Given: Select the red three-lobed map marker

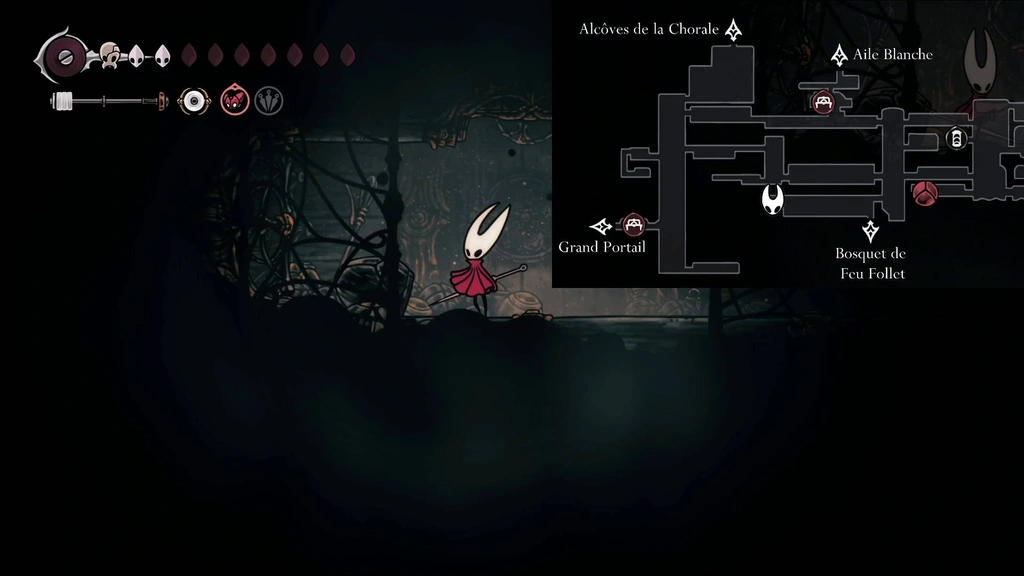Looking at the screenshot, I should [x=925, y=193].
